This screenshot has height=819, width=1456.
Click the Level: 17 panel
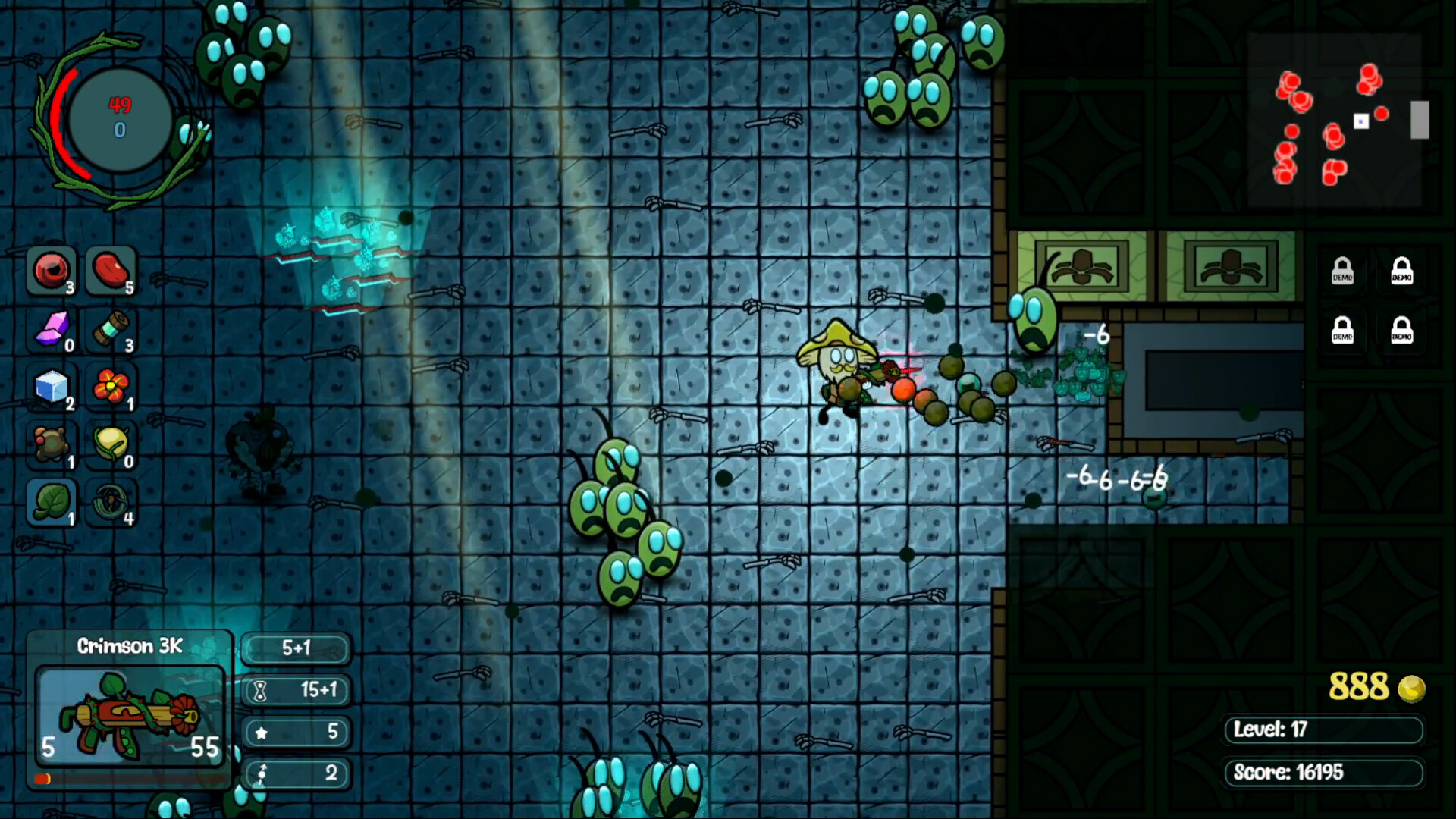(x=1323, y=731)
